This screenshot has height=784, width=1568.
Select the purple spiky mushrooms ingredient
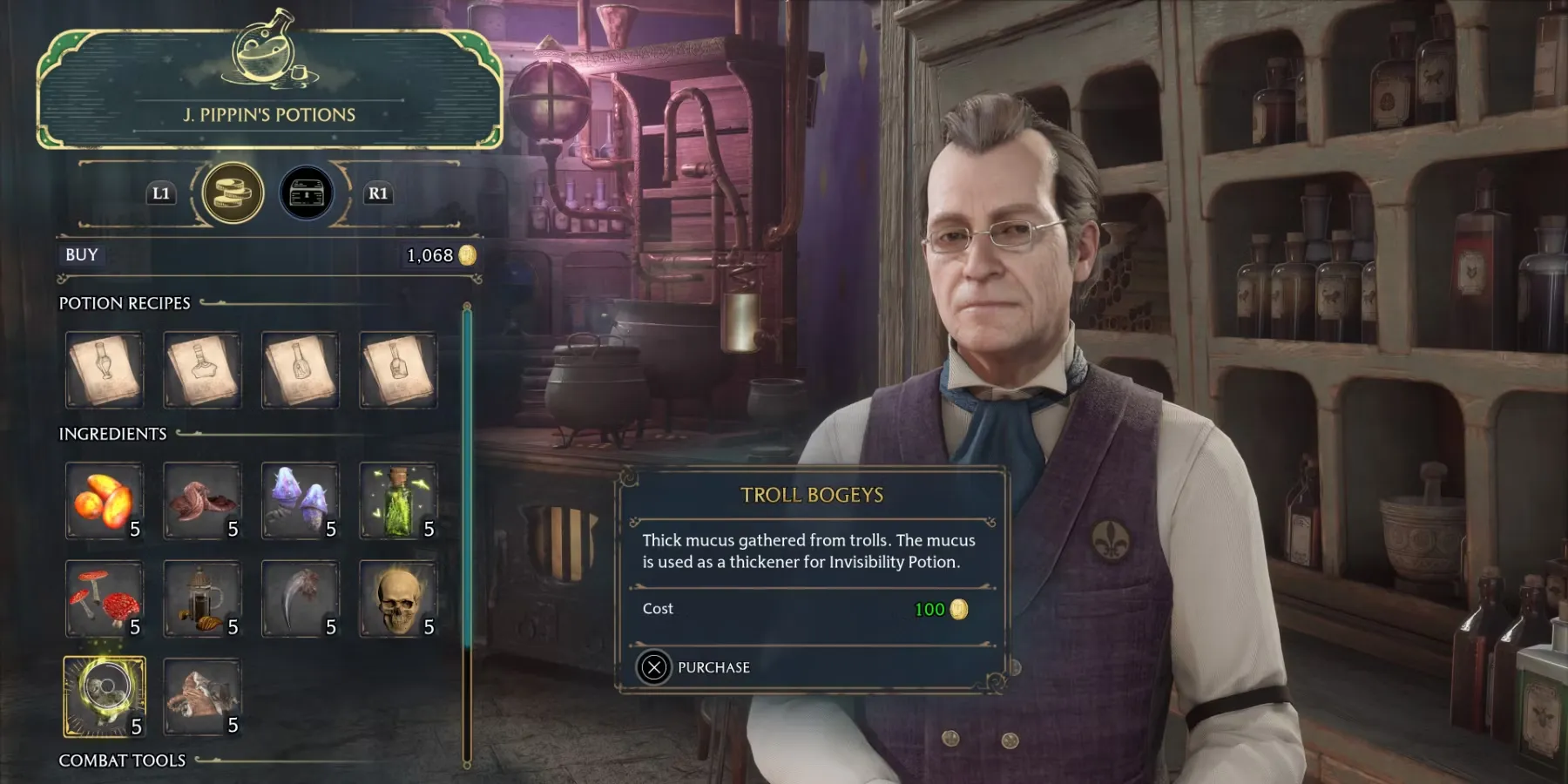click(x=300, y=501)
